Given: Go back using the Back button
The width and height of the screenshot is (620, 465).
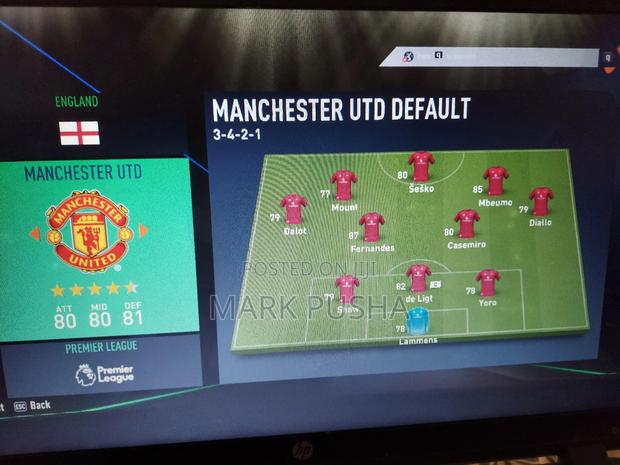Looking at the screenshot, I should [40, 406].
